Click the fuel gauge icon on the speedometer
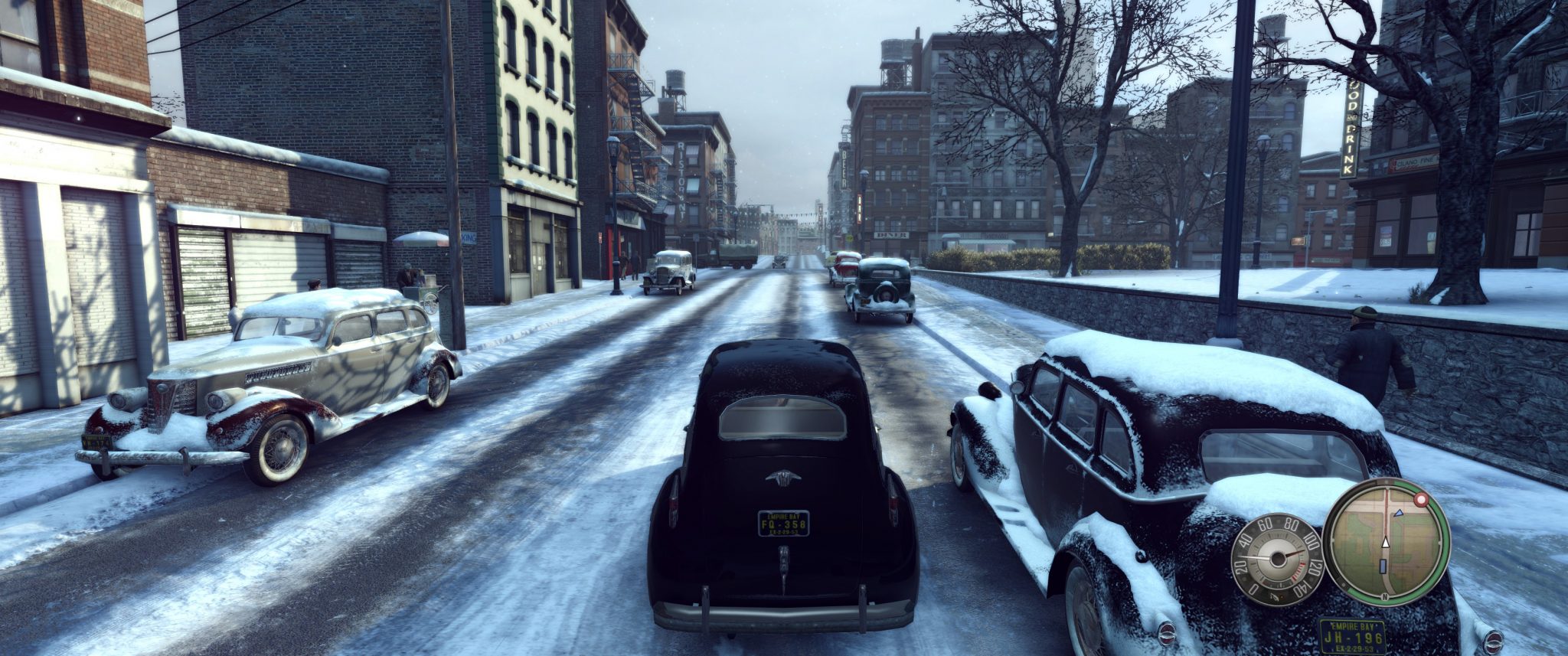This screenshot has width=1568, height=656. pos(1275,596)
